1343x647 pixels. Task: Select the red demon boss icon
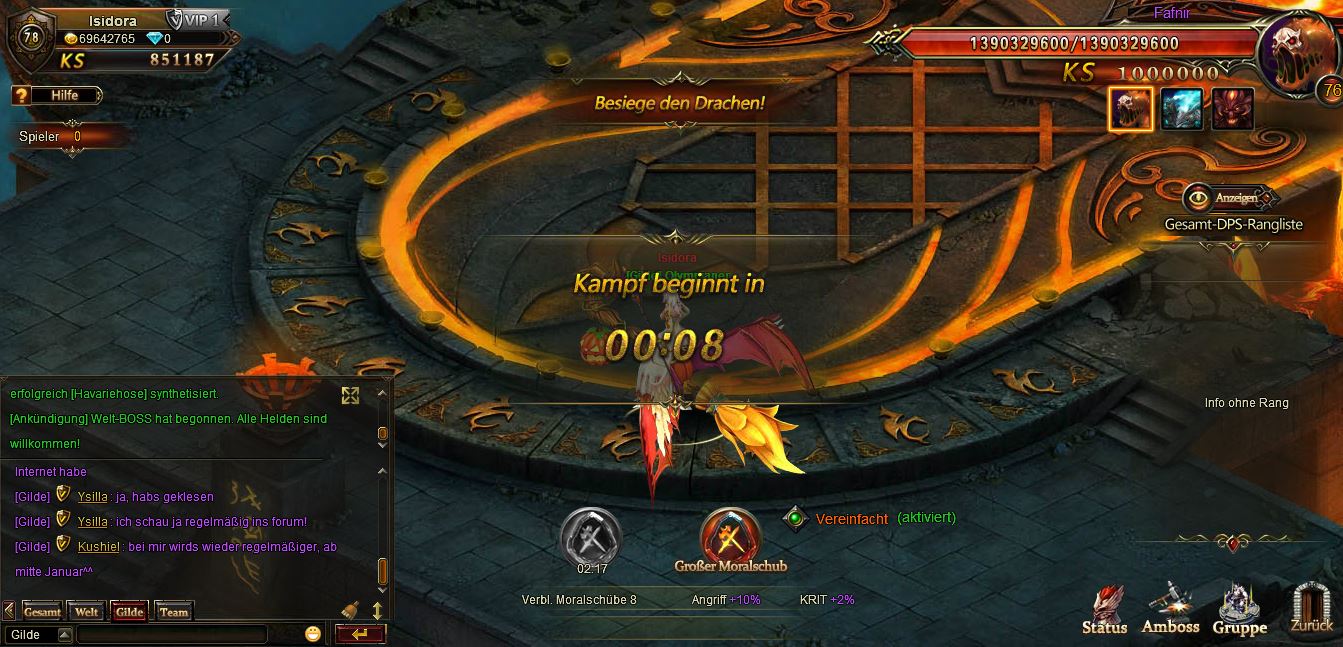coord(1232,109)
